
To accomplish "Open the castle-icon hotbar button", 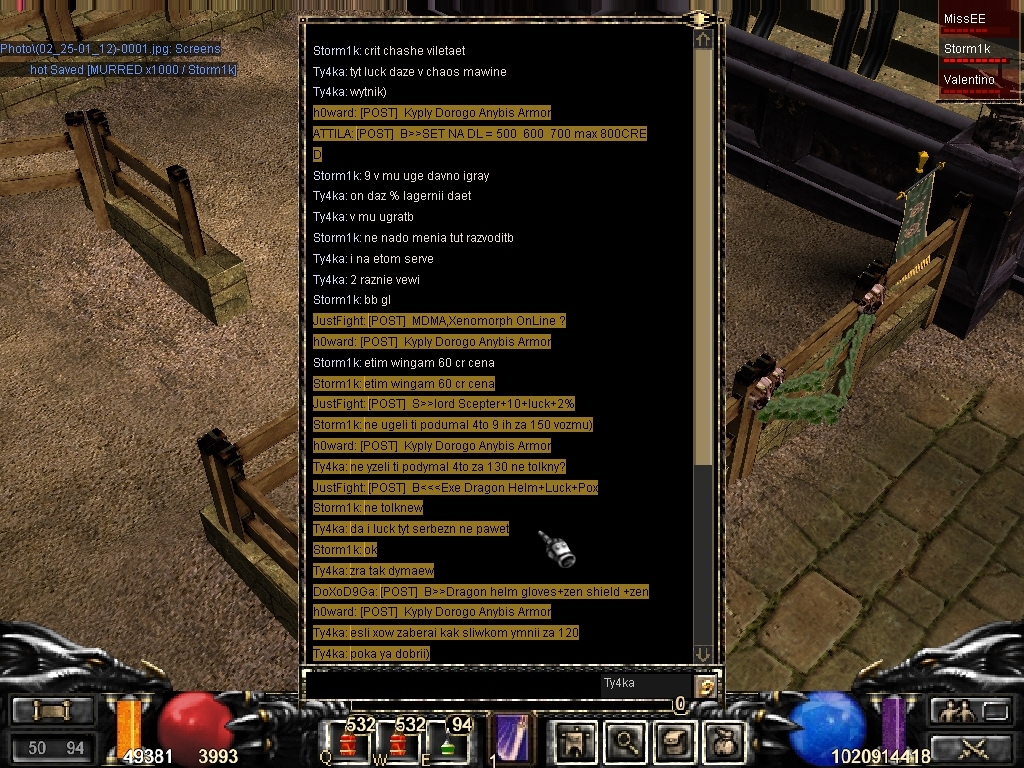I will click(576, 741).
